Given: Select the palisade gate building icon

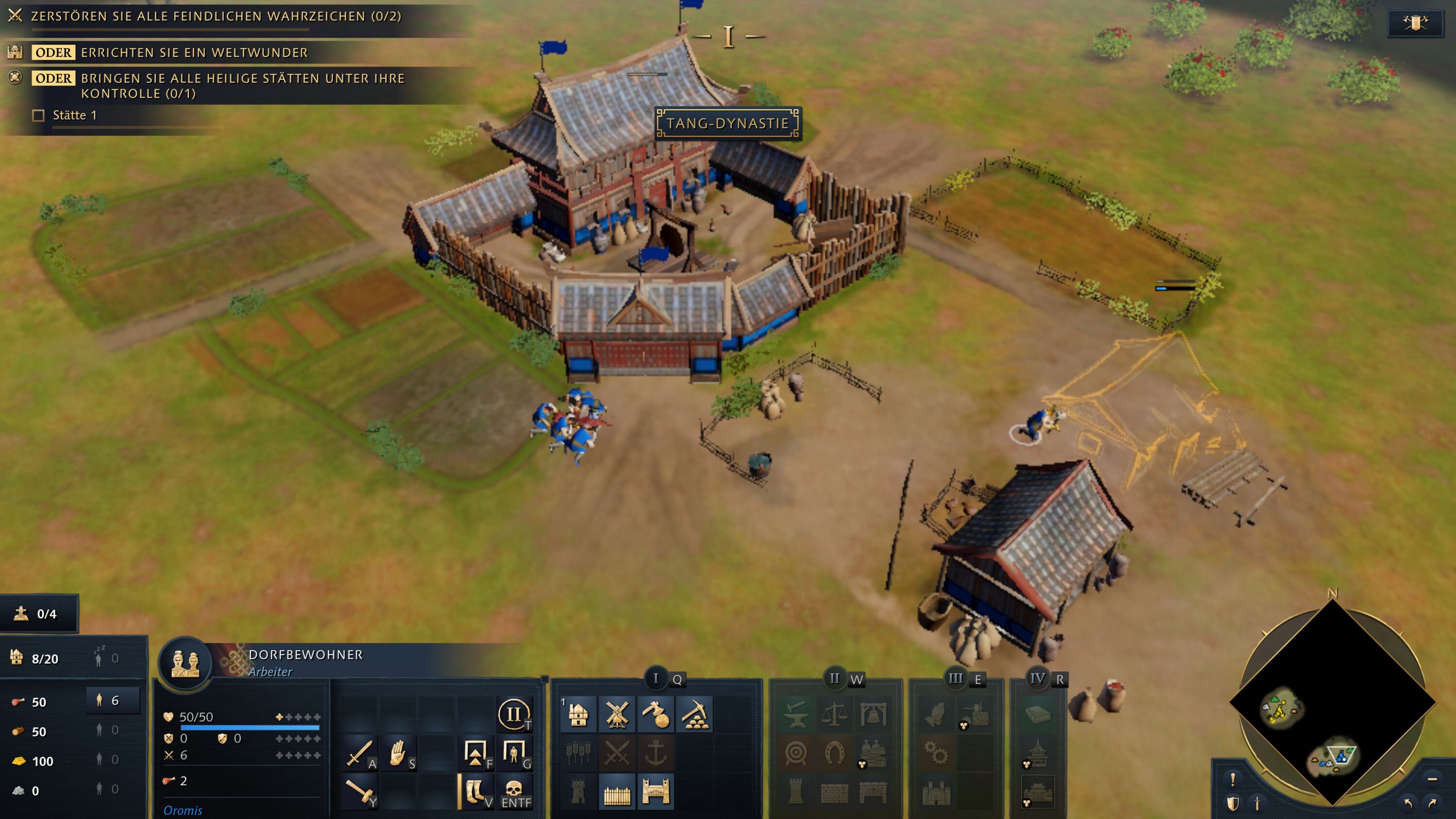Looking at the screenshot, I should pos(656,792).
